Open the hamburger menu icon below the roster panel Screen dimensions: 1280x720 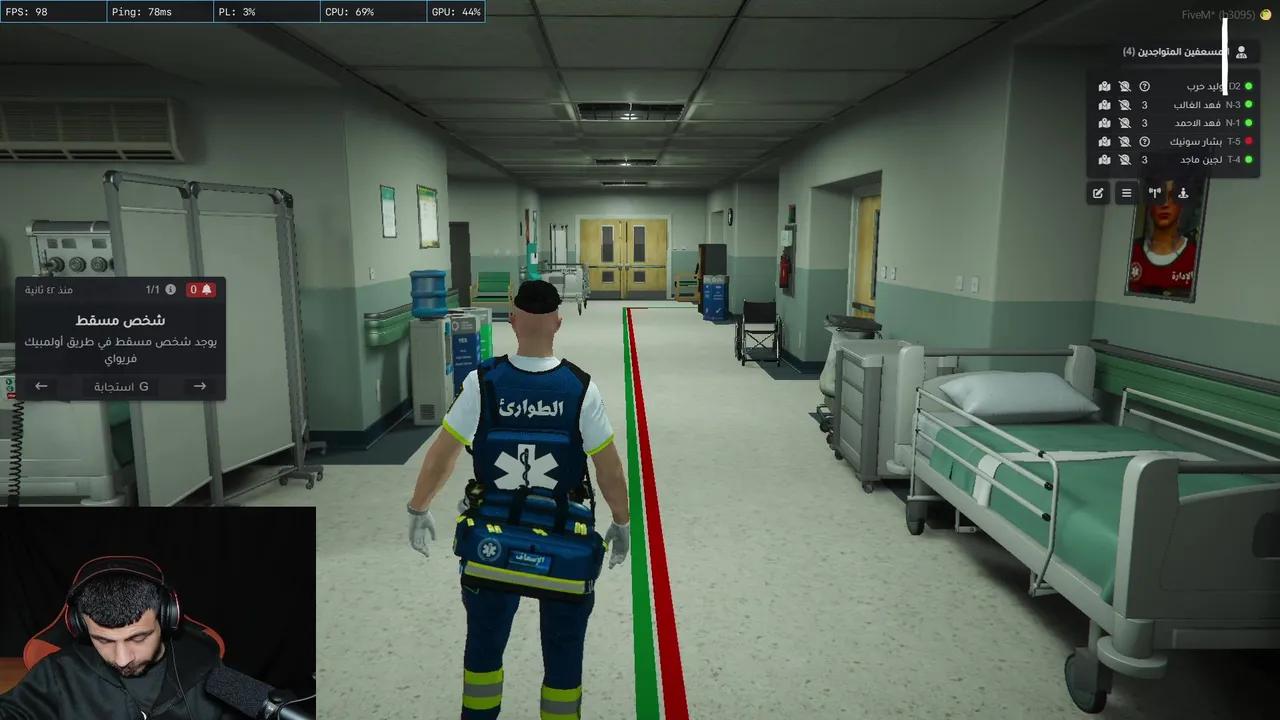coord(1127,193)
